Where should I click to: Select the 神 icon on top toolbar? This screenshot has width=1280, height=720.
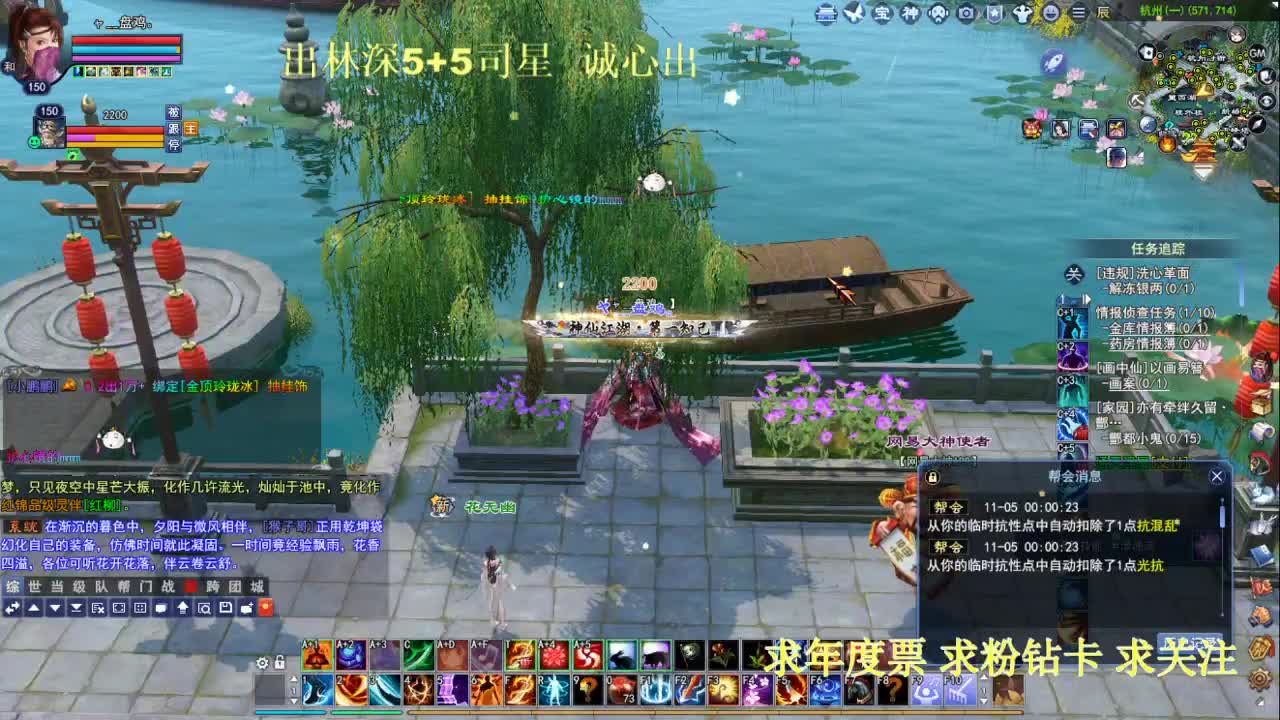pyautogui.click(x=909, y=14)
